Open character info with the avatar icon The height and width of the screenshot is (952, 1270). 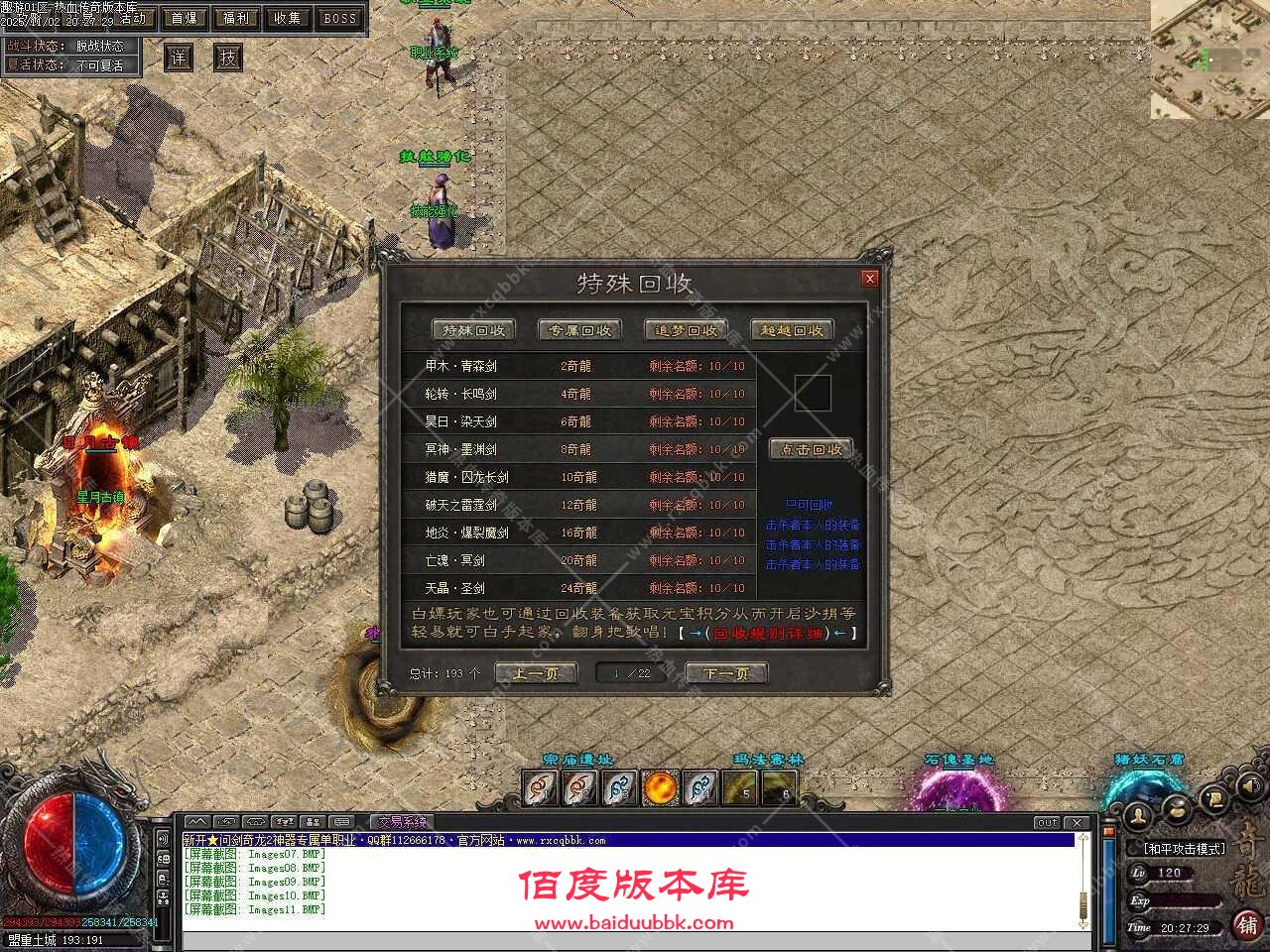coord(1139,815)
